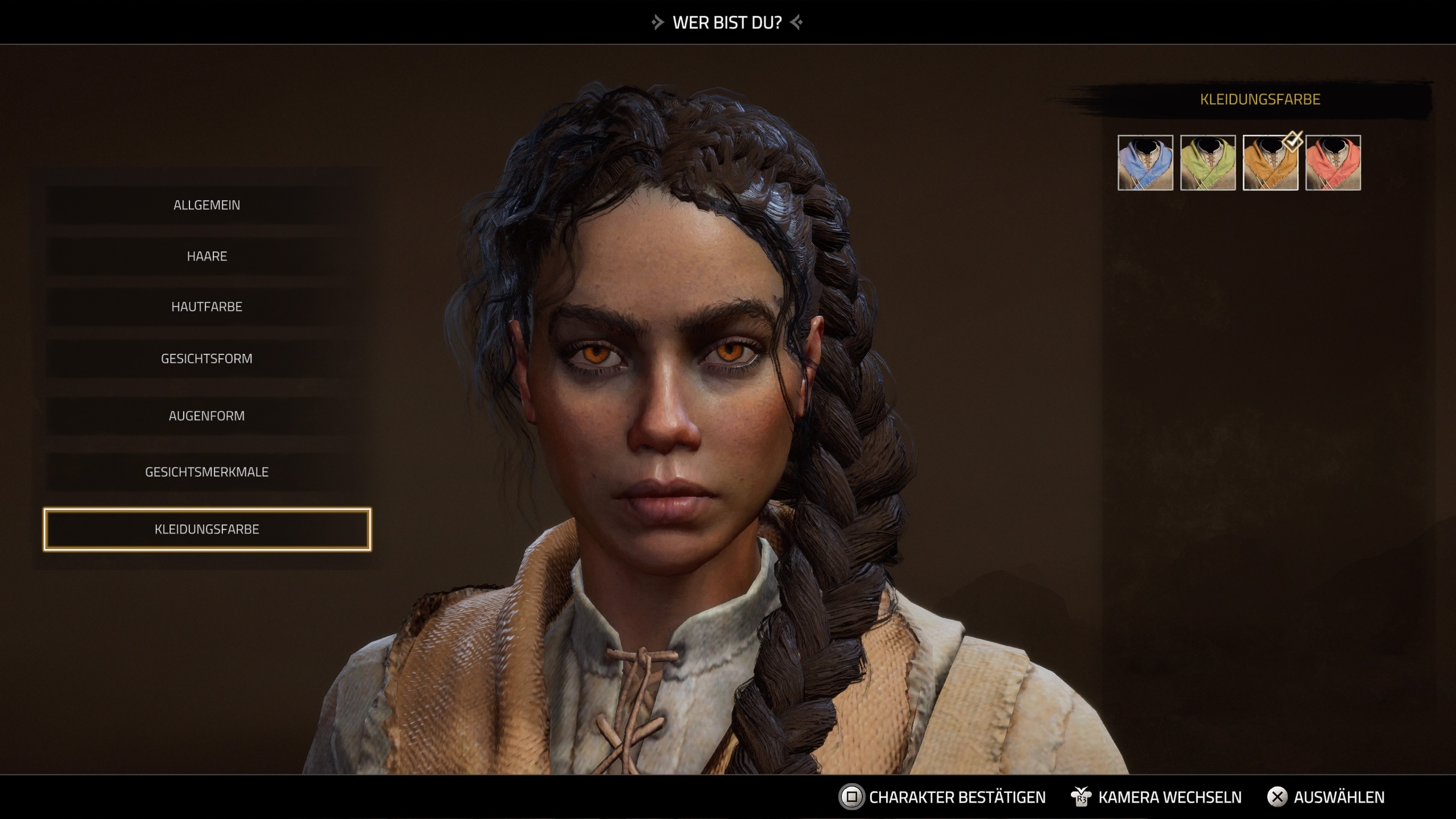Click Kamera wechseln to switch camera
1456x819 pixels.
1169,797
